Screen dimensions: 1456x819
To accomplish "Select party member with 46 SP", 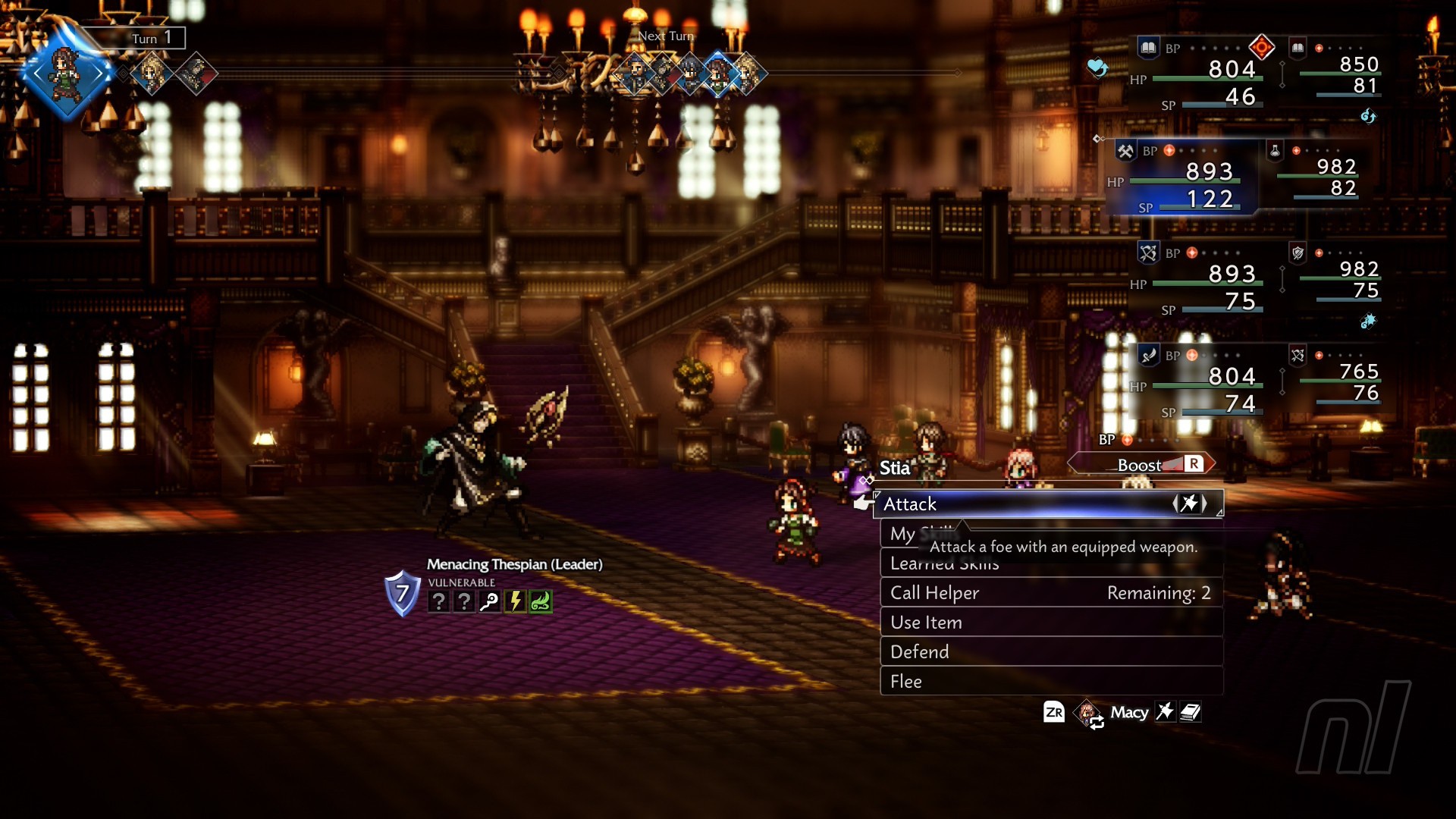I will pos(1198,76).
